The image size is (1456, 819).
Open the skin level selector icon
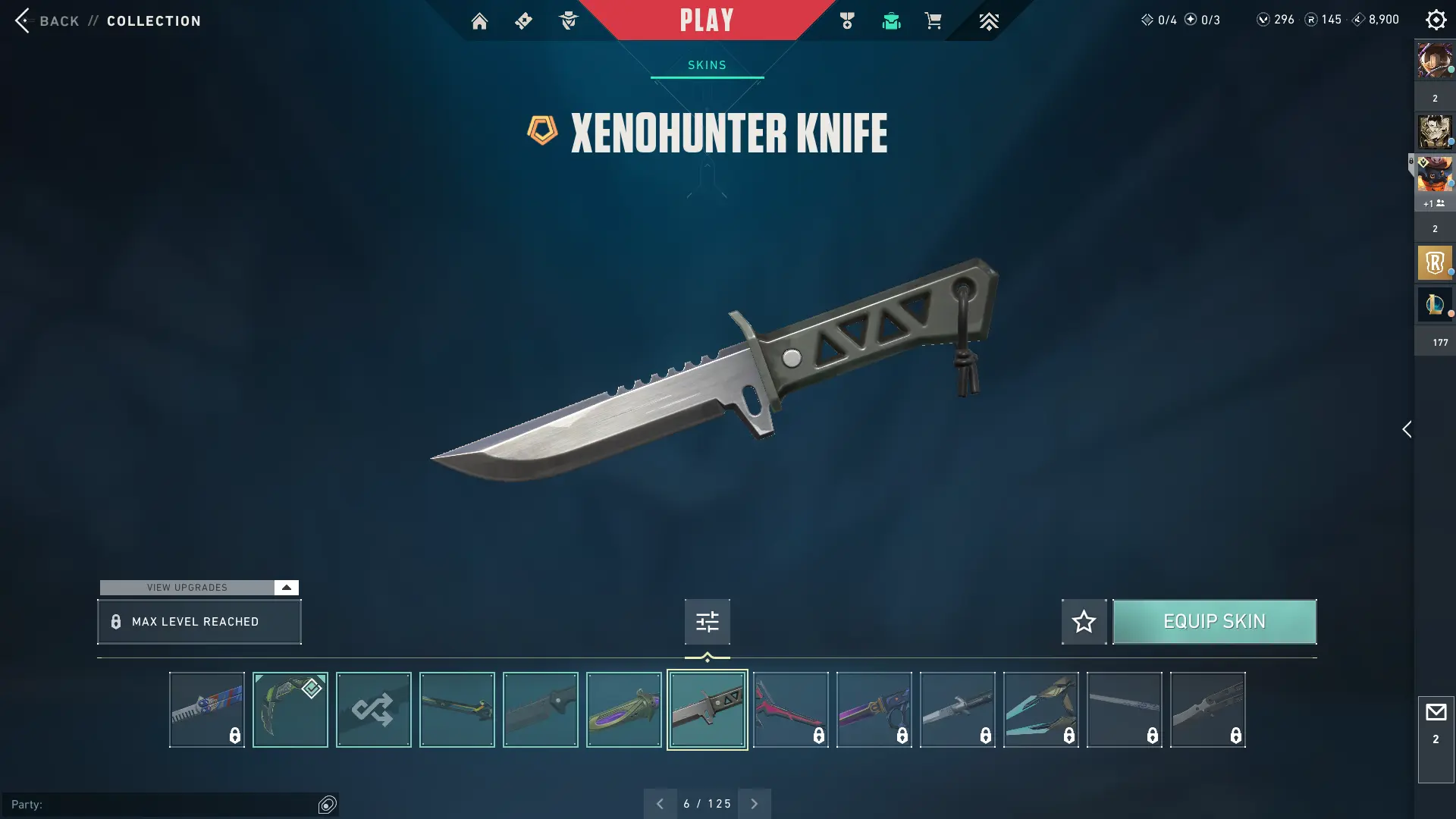[706, 621]
